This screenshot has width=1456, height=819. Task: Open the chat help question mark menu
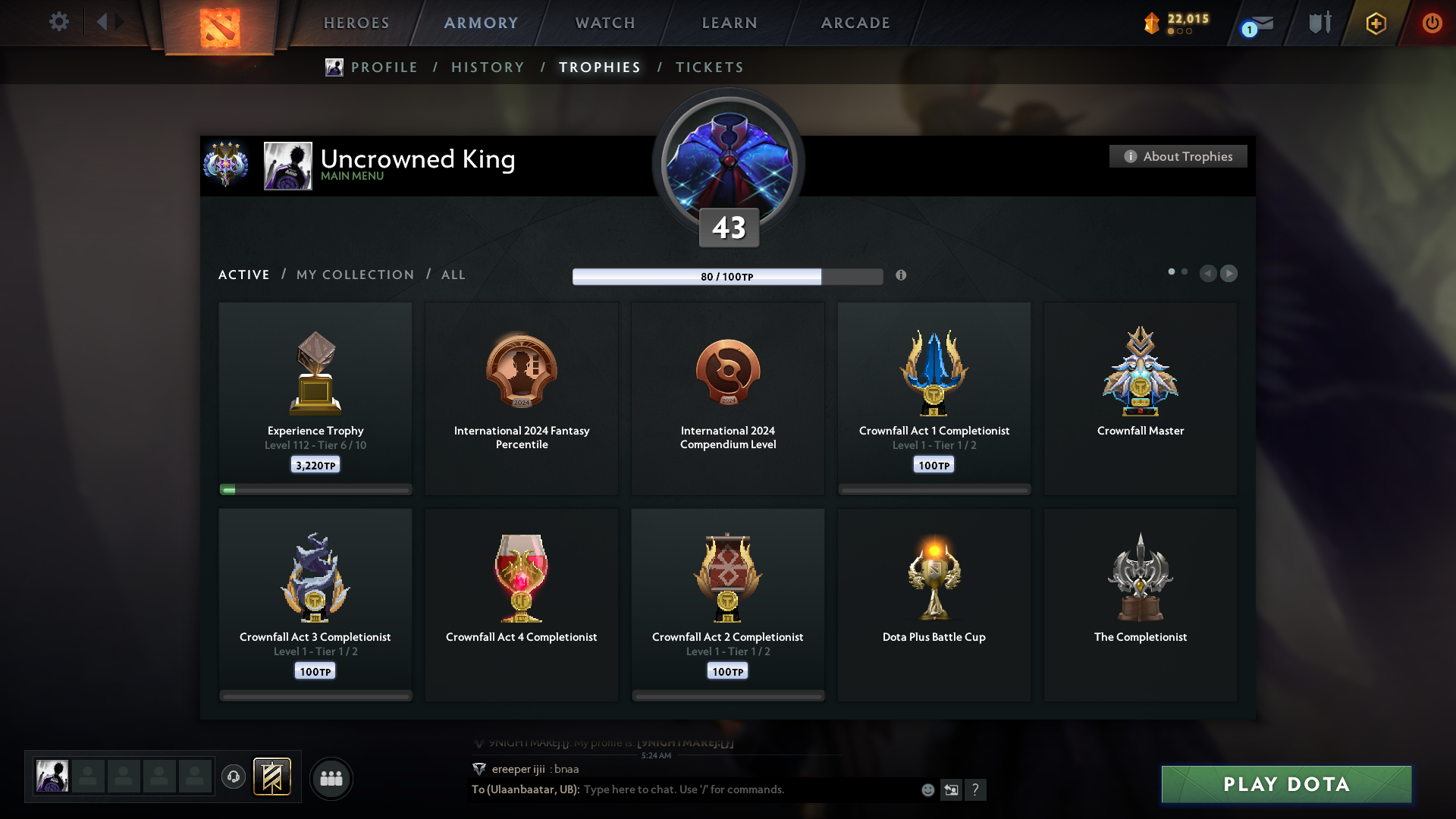coord(977,789)
